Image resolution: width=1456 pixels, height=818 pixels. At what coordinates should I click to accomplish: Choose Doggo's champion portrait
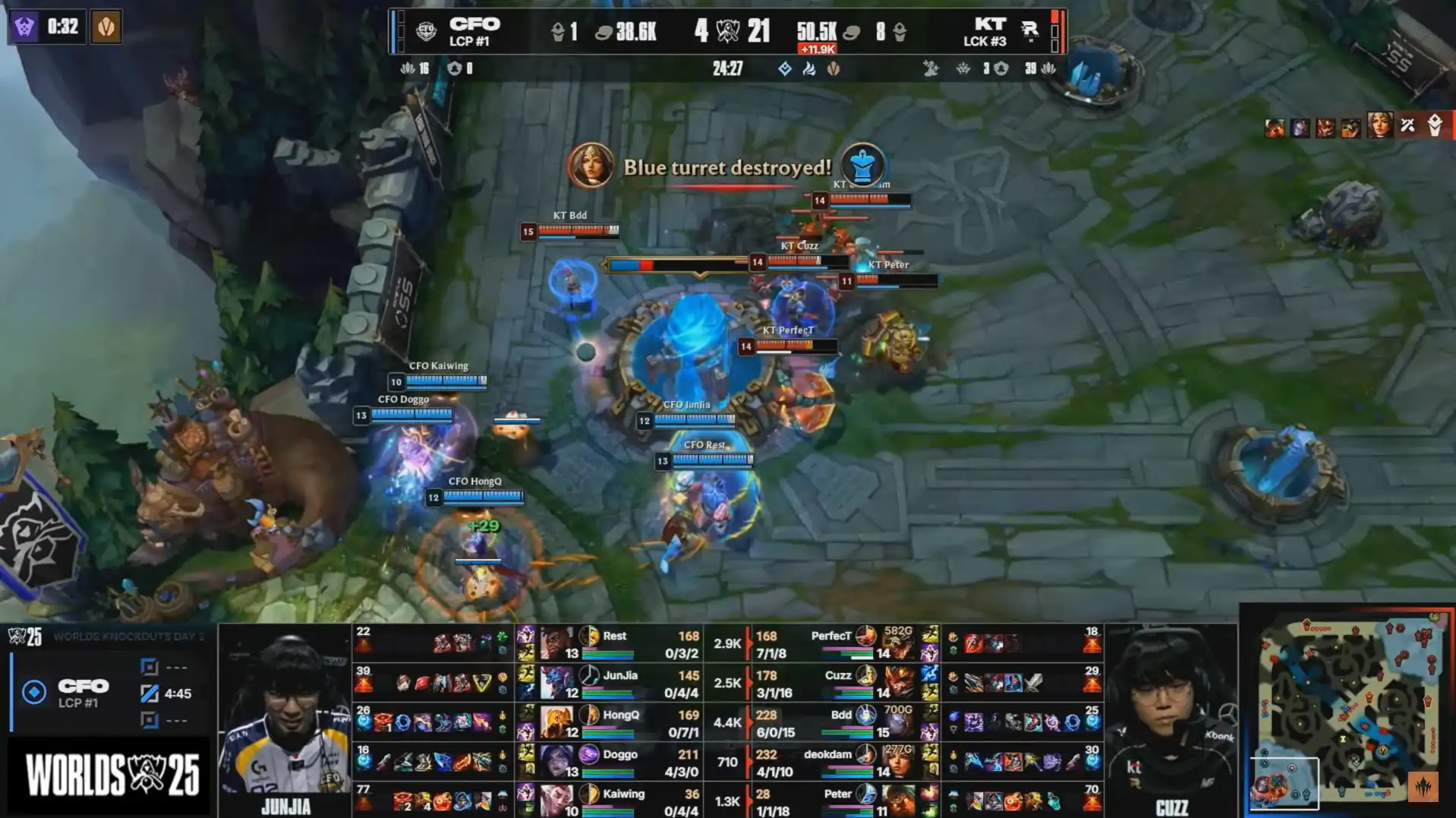click(556, 762)
